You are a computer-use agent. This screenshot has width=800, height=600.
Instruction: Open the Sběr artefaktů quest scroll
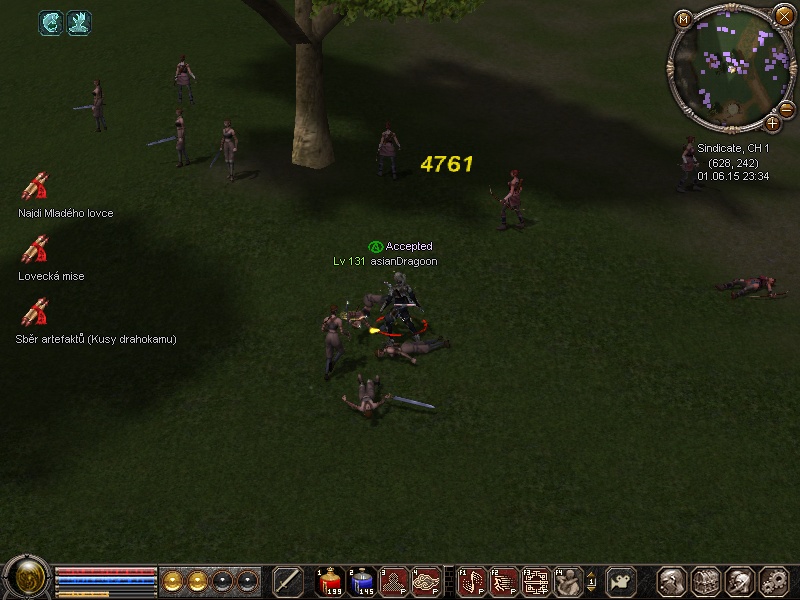point(35,313)
